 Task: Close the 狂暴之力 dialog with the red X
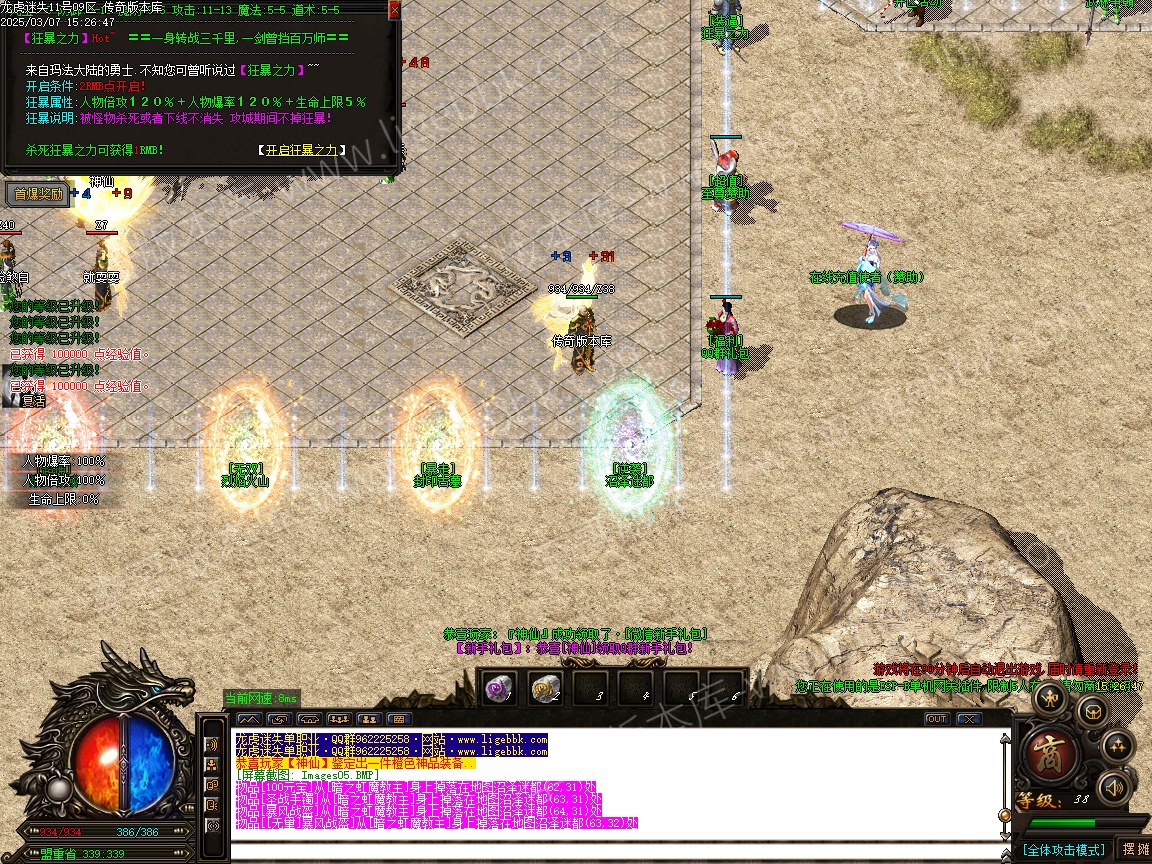click(394, 10)
